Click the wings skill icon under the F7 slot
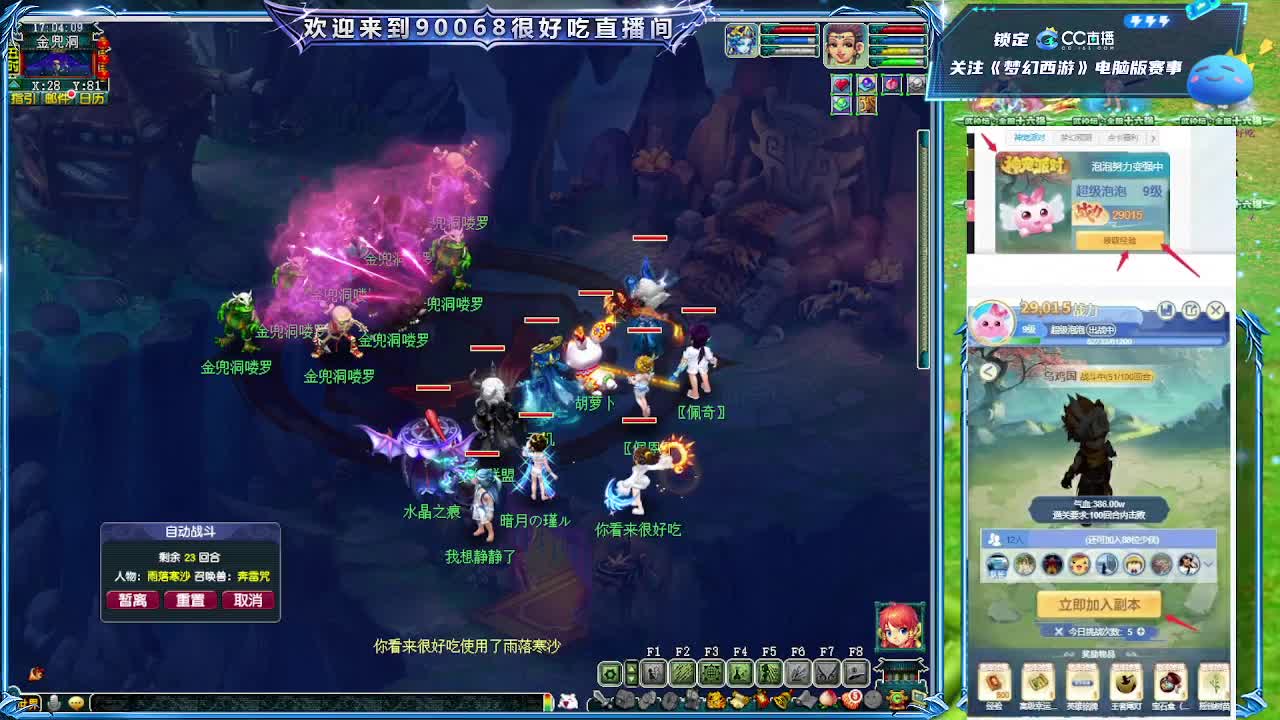1280x720 pixels. [825, 672]
